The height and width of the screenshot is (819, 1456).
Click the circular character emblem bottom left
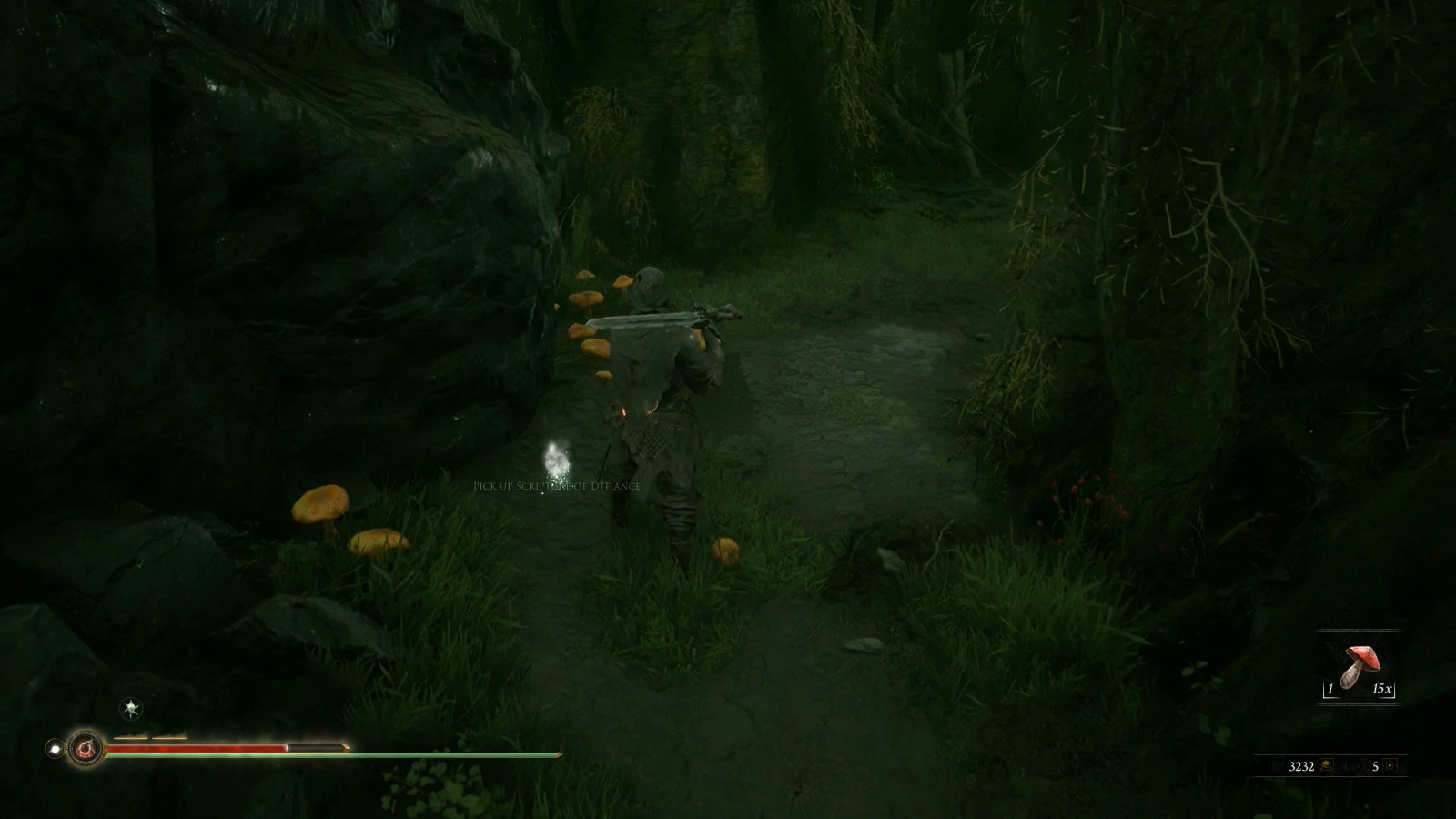tap(87, 748)
